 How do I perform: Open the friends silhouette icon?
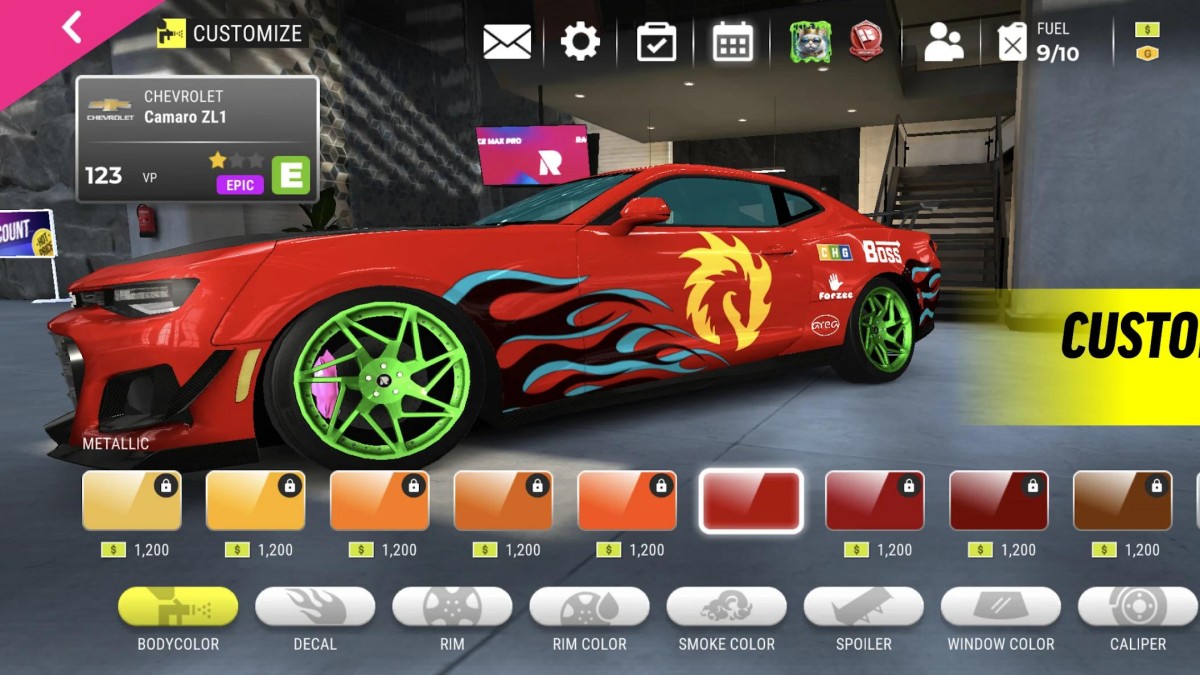pos(943,43)
